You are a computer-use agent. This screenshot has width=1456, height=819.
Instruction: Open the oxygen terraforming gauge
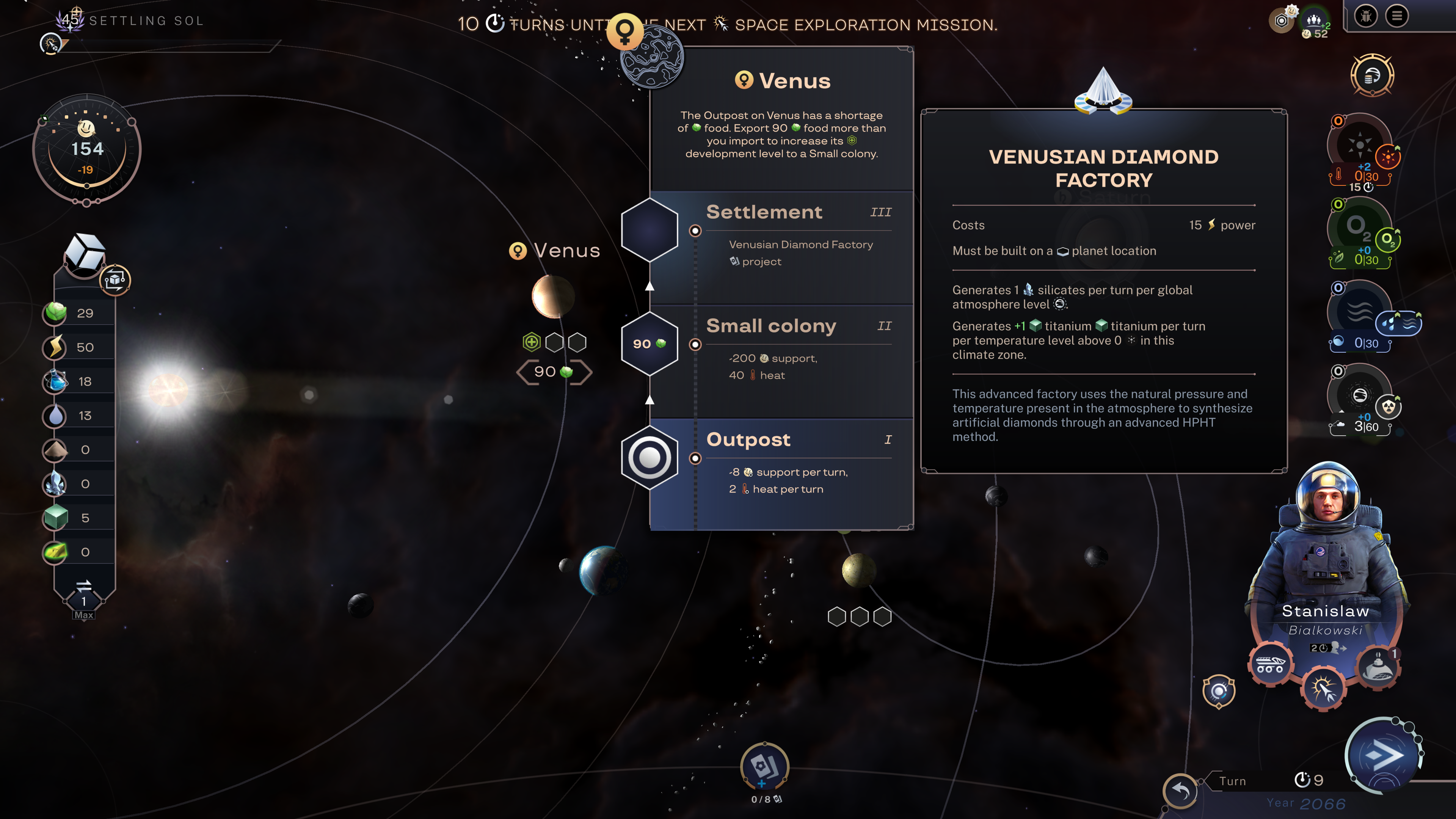tap(1359, 229)
